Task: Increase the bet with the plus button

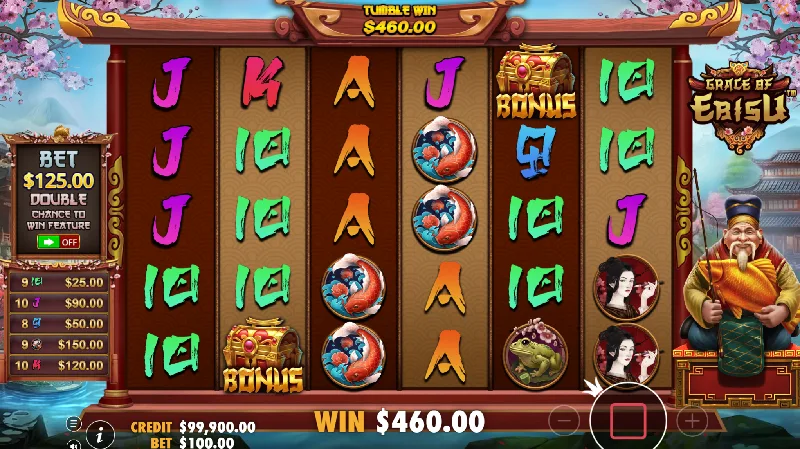Action: (x=692, y=421)
